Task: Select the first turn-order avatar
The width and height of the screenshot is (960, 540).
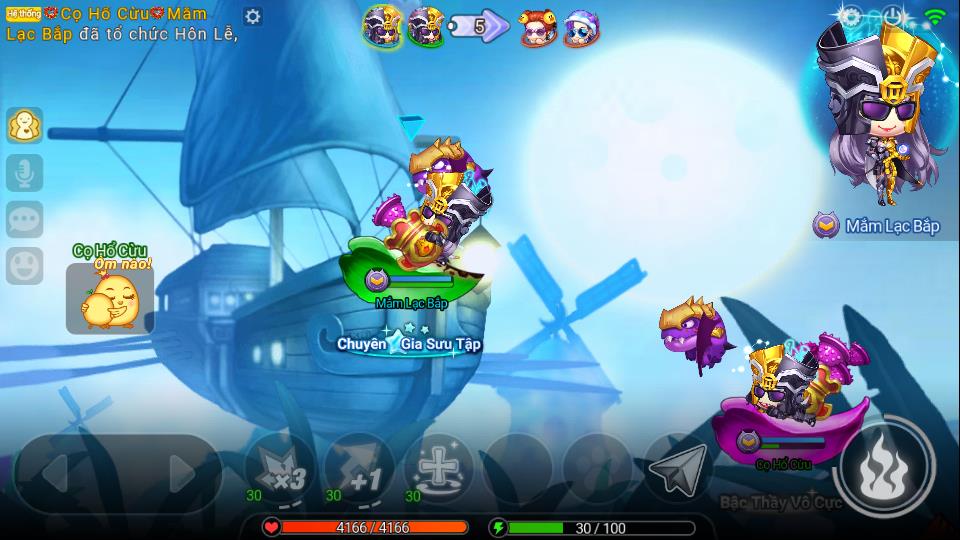Action: tap(381, 26)
